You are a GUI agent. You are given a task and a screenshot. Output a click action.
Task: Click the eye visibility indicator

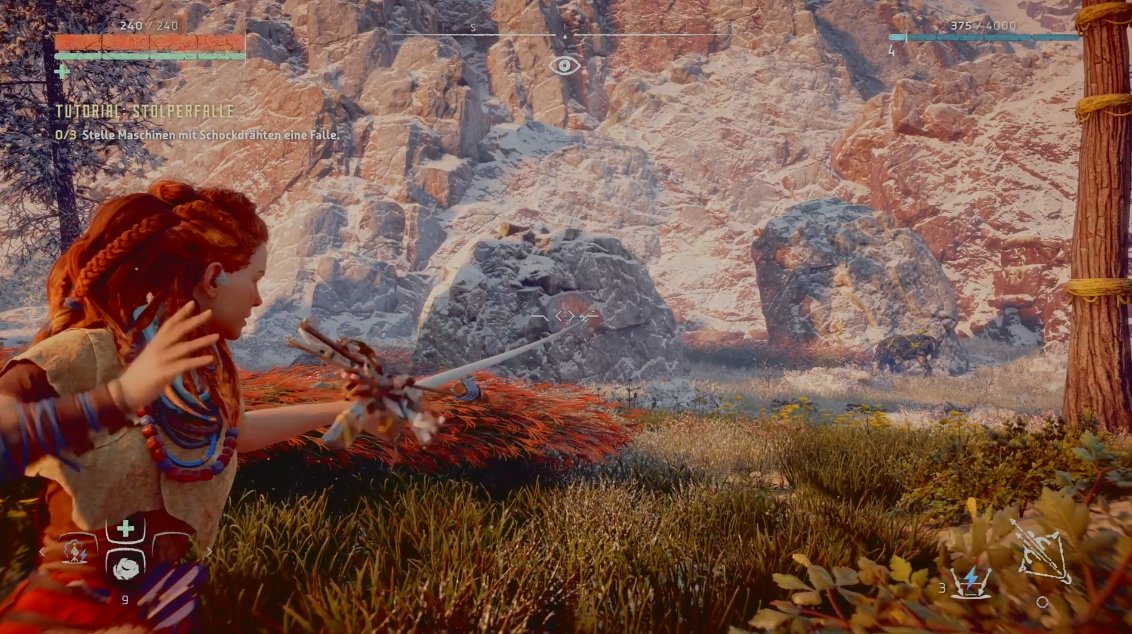[x=565, y=66]
